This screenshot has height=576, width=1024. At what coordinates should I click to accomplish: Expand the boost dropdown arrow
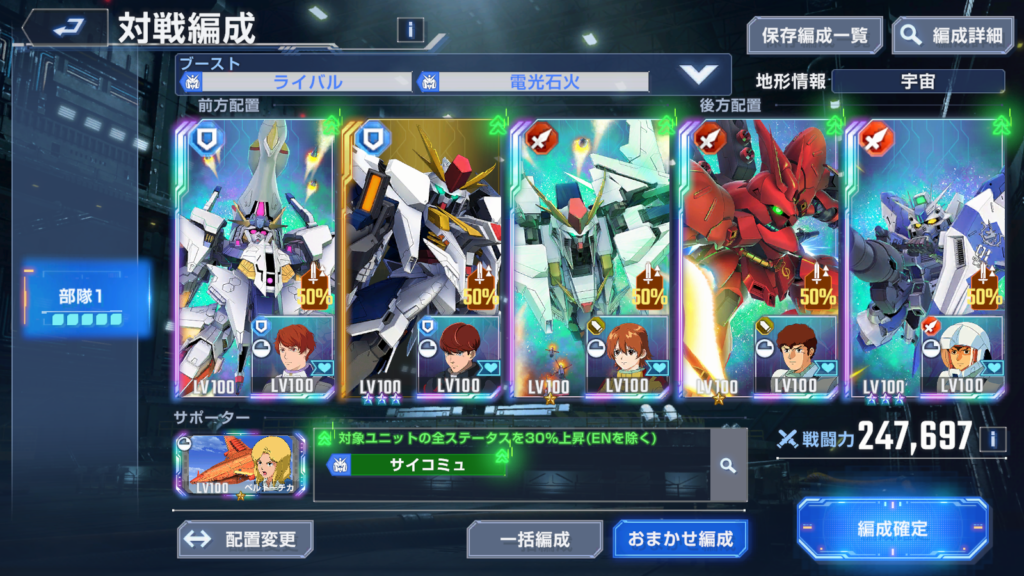point(697,74)
